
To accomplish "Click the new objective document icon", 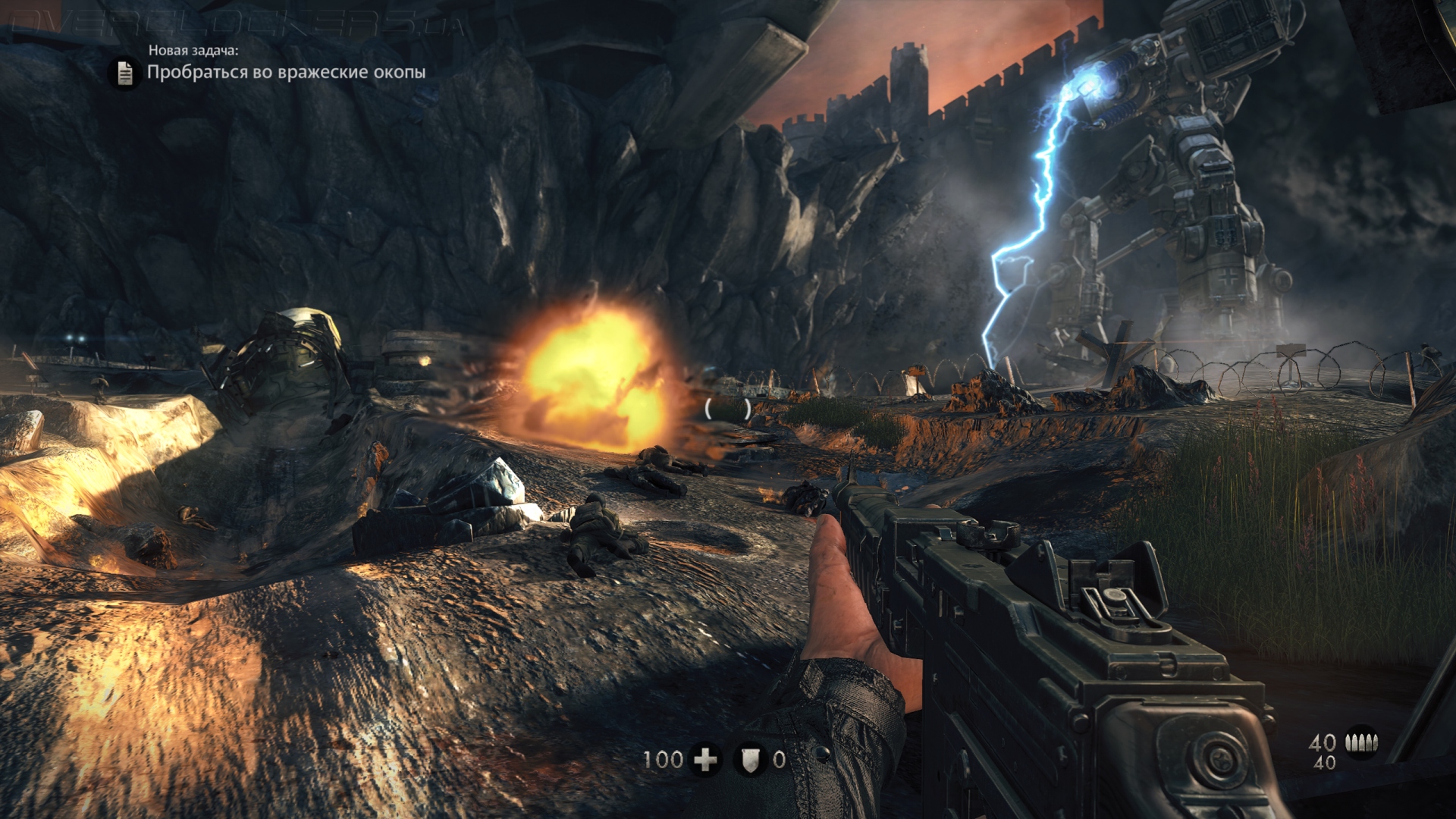I will 125,74.
